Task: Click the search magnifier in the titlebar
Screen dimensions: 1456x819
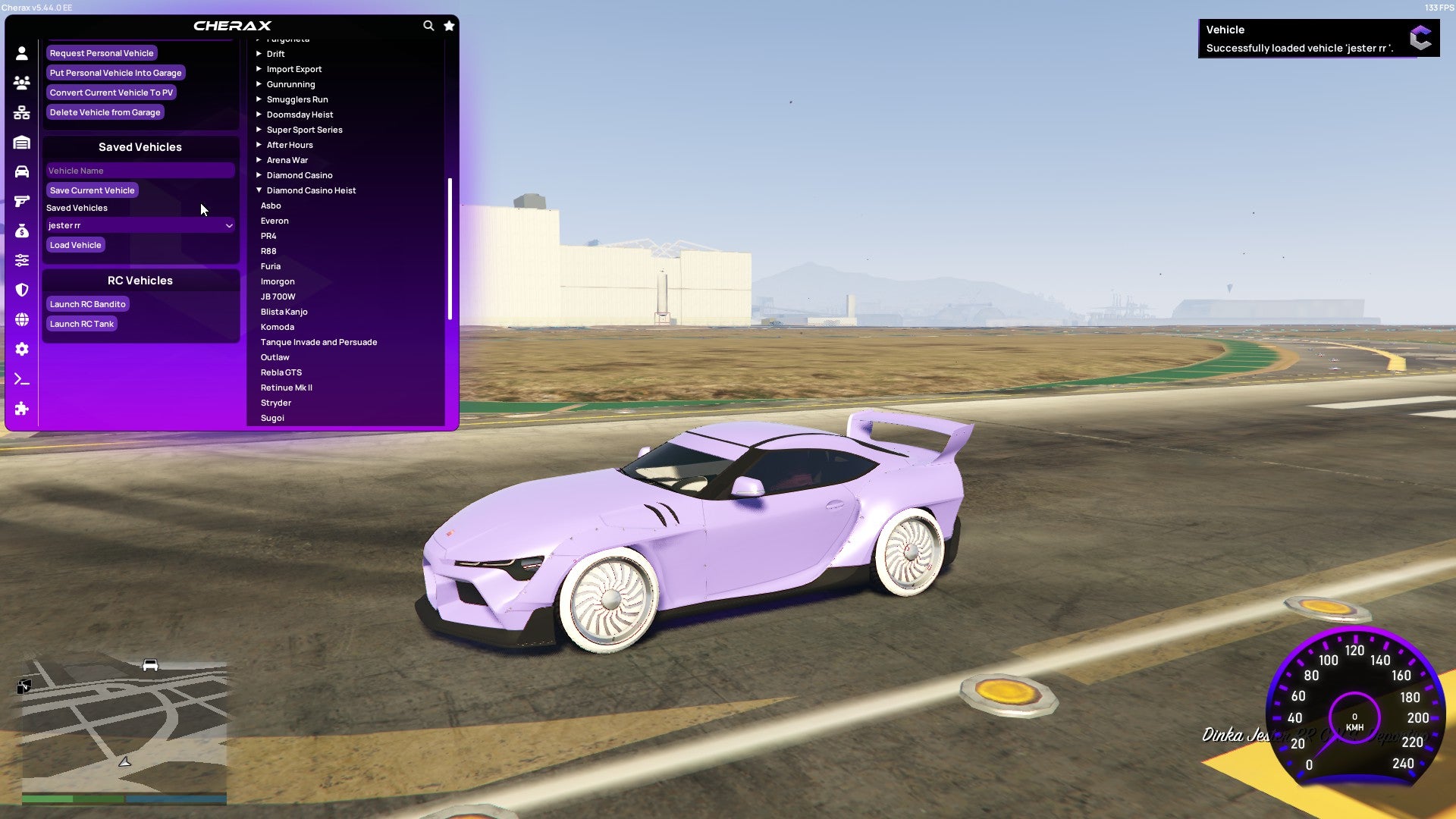Action: point(428,25)
